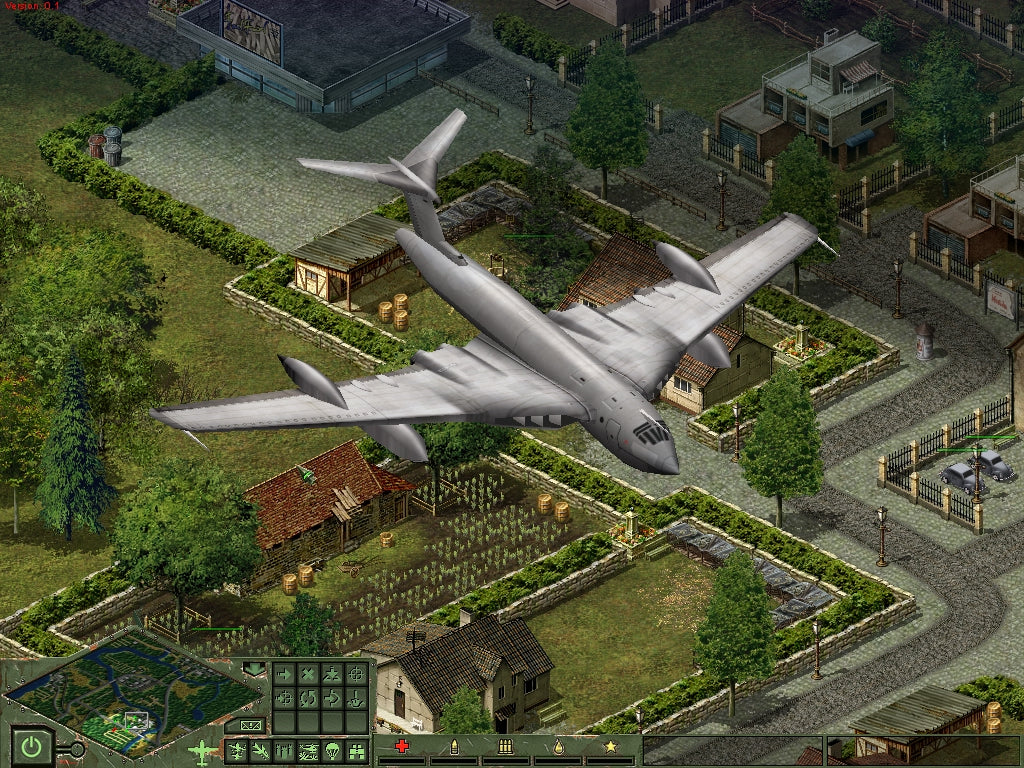Viewport: 1024px width, 768px height.
Task: Select the move arrow command
Action: click(284, 674)
